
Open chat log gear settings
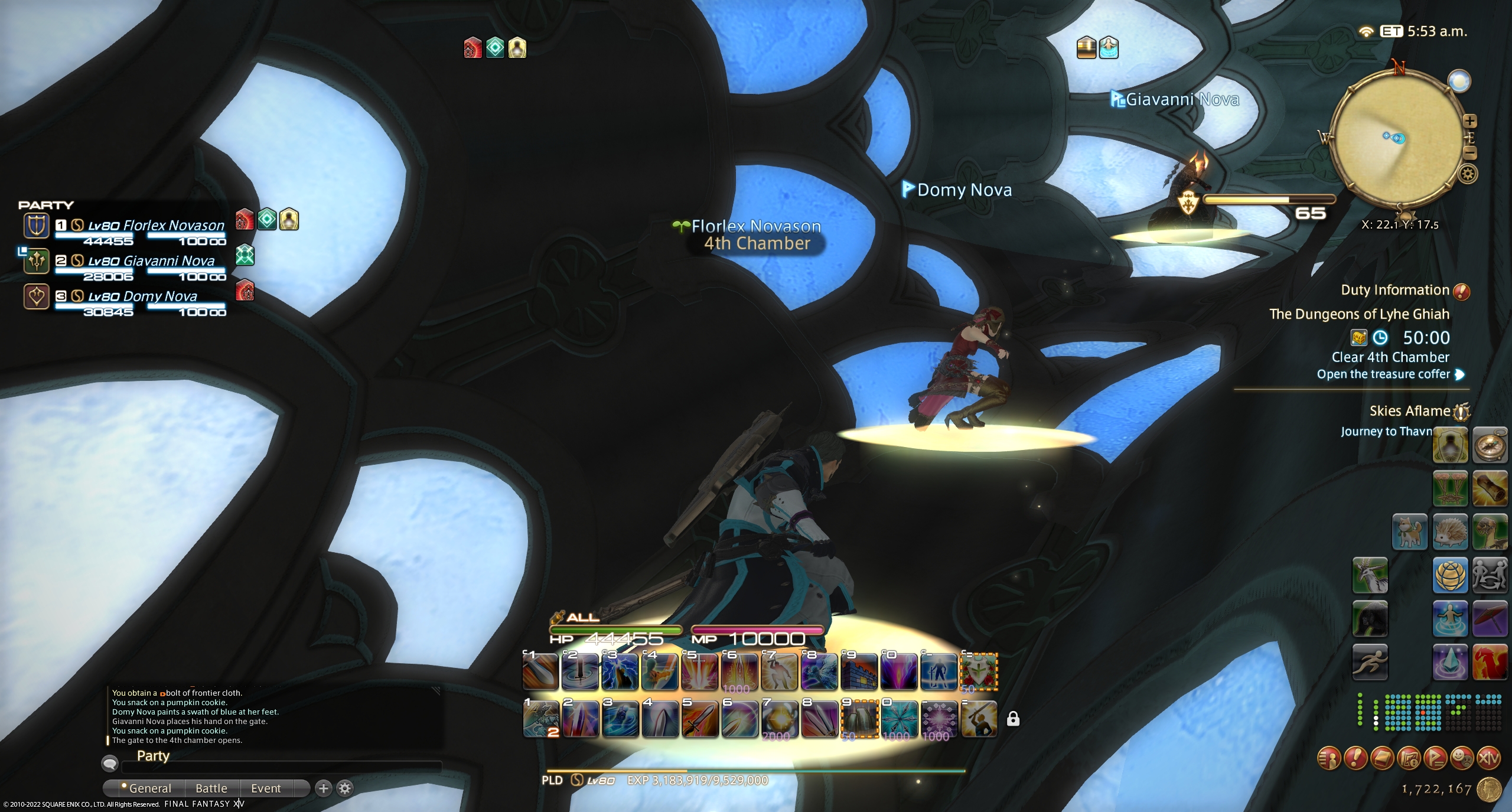pyautogui.click(x=346, y=788)
